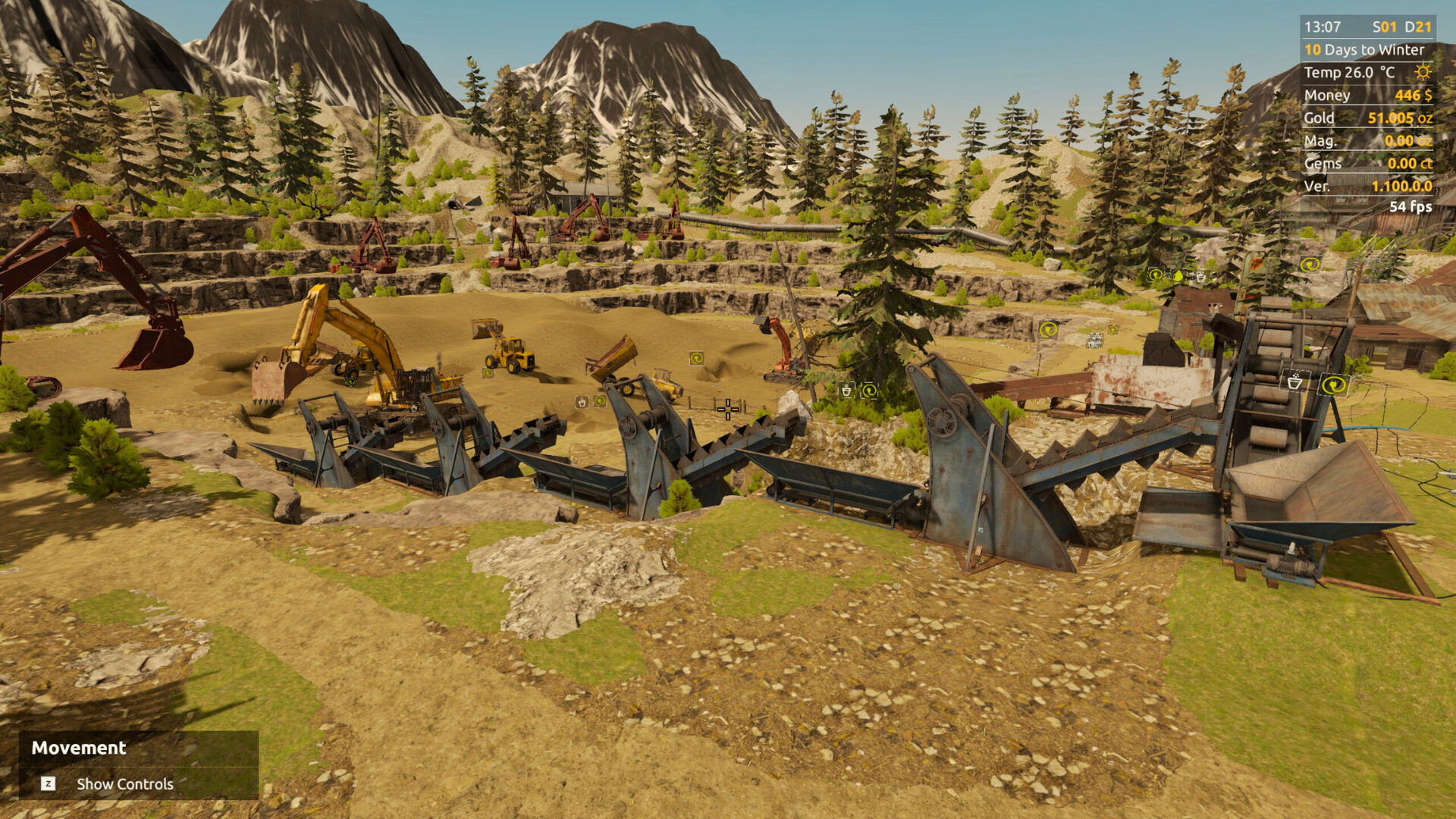Click the power icon above the orange excavator
This screenshot has width=1456, height=819.
click(x=696, y=359)
